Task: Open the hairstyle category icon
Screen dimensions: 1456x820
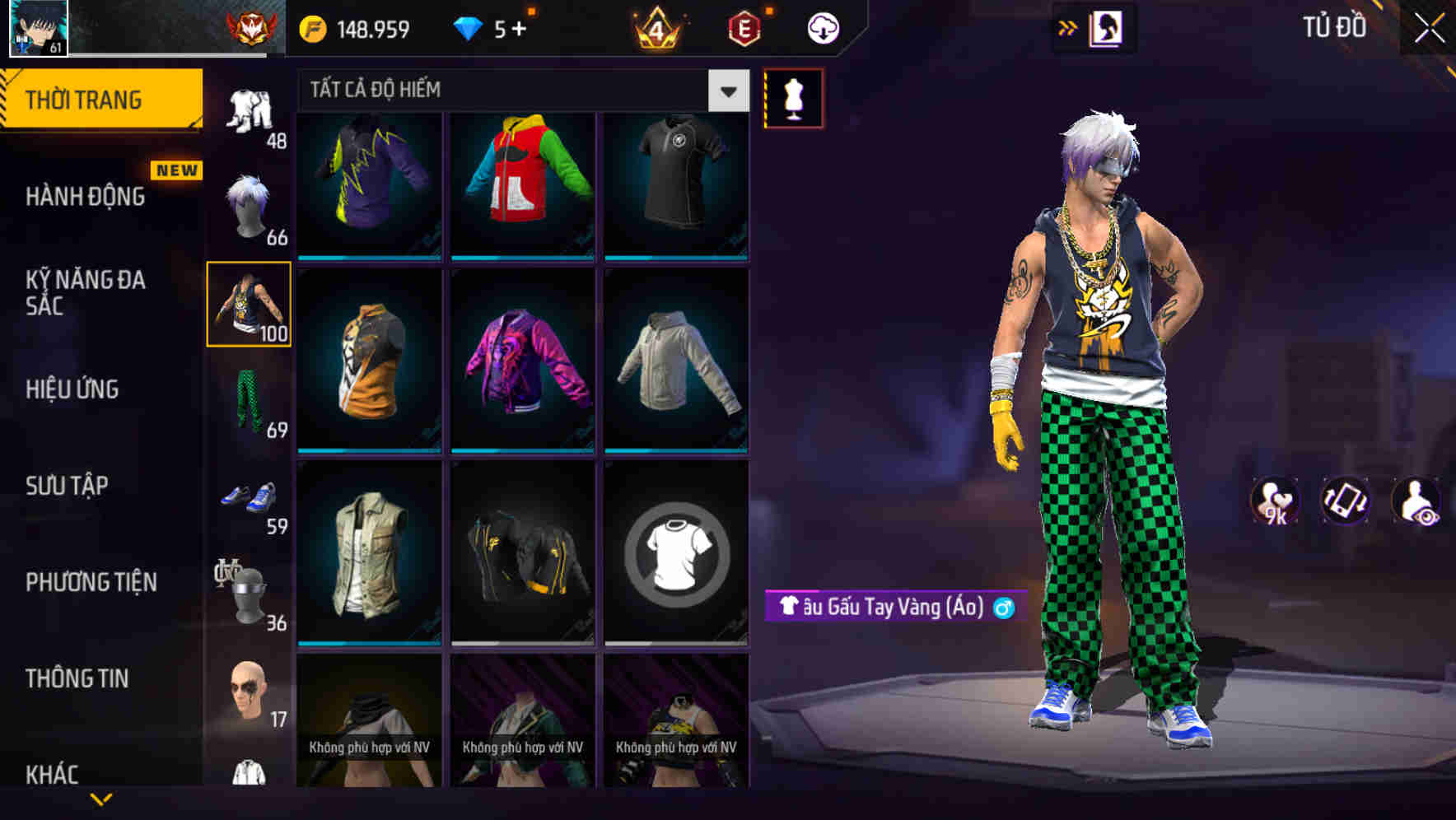Action: [248, 206]
